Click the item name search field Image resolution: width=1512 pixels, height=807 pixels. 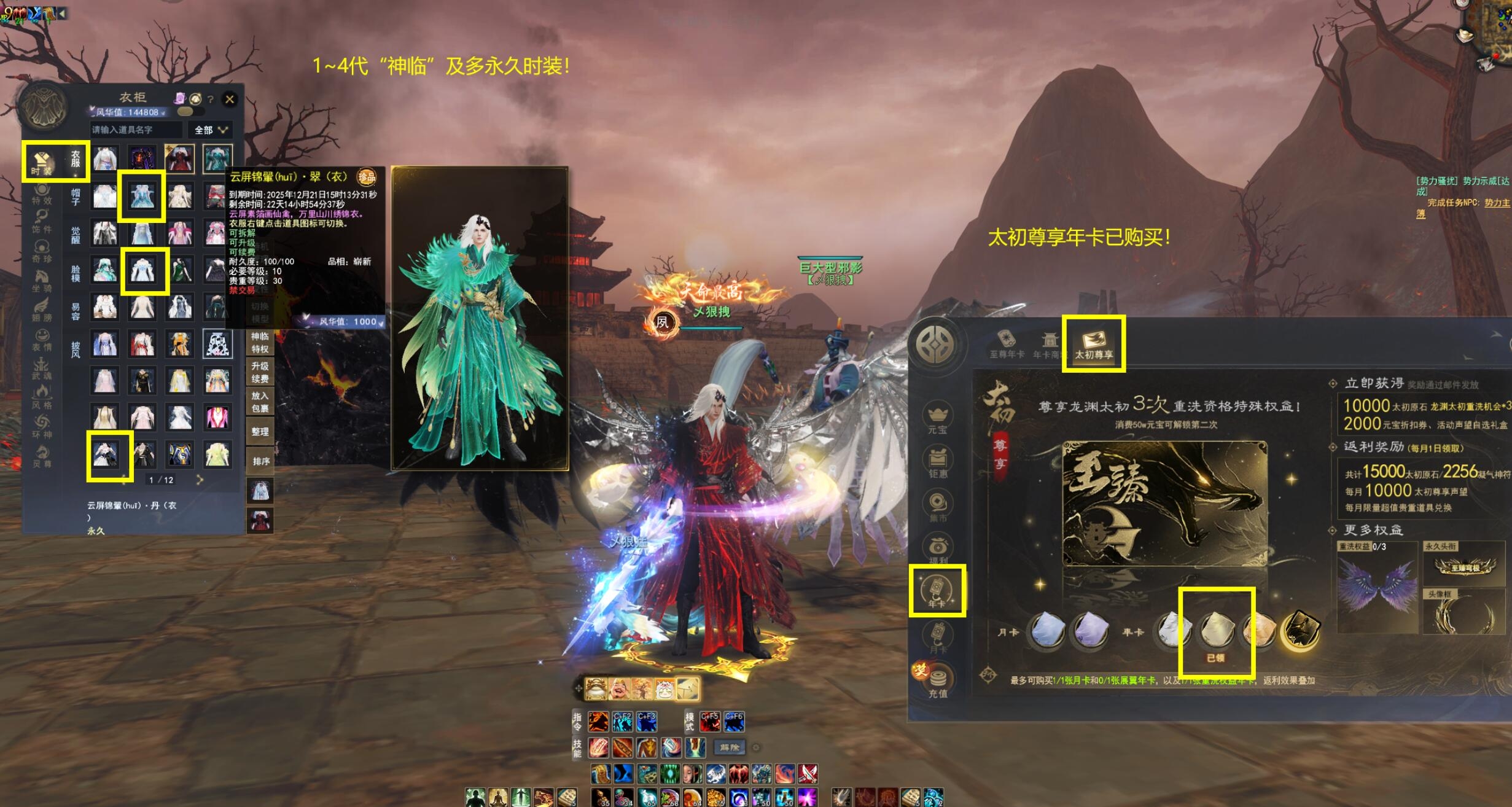point(136,130)
